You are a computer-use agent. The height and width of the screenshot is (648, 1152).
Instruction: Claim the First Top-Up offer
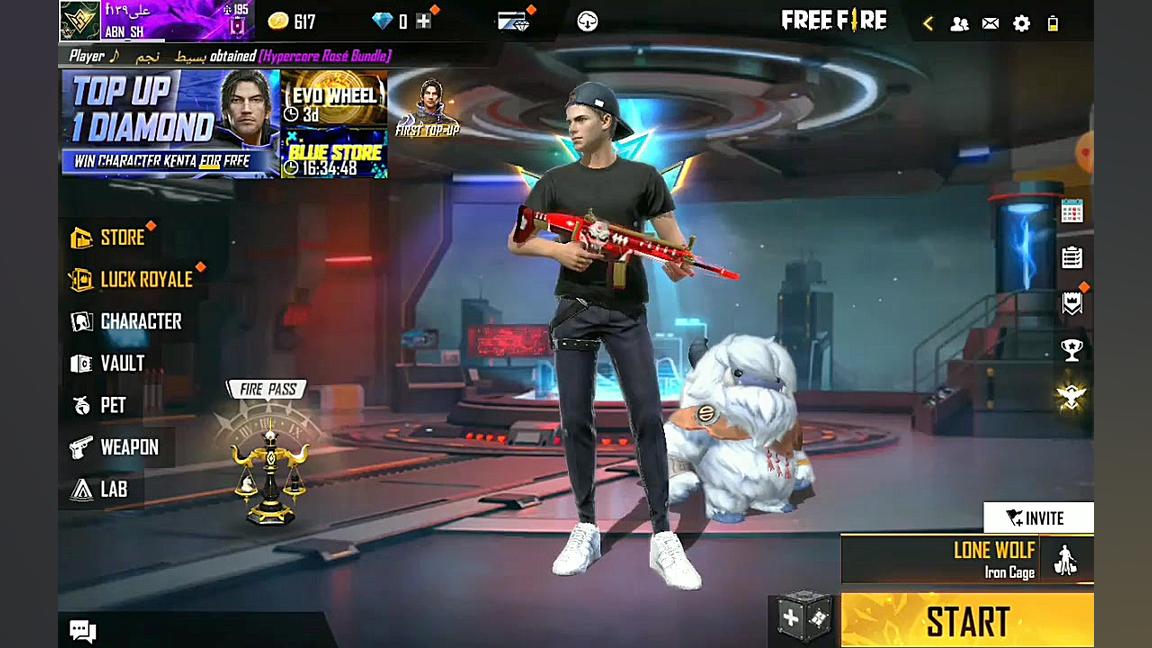coord(428,108)
